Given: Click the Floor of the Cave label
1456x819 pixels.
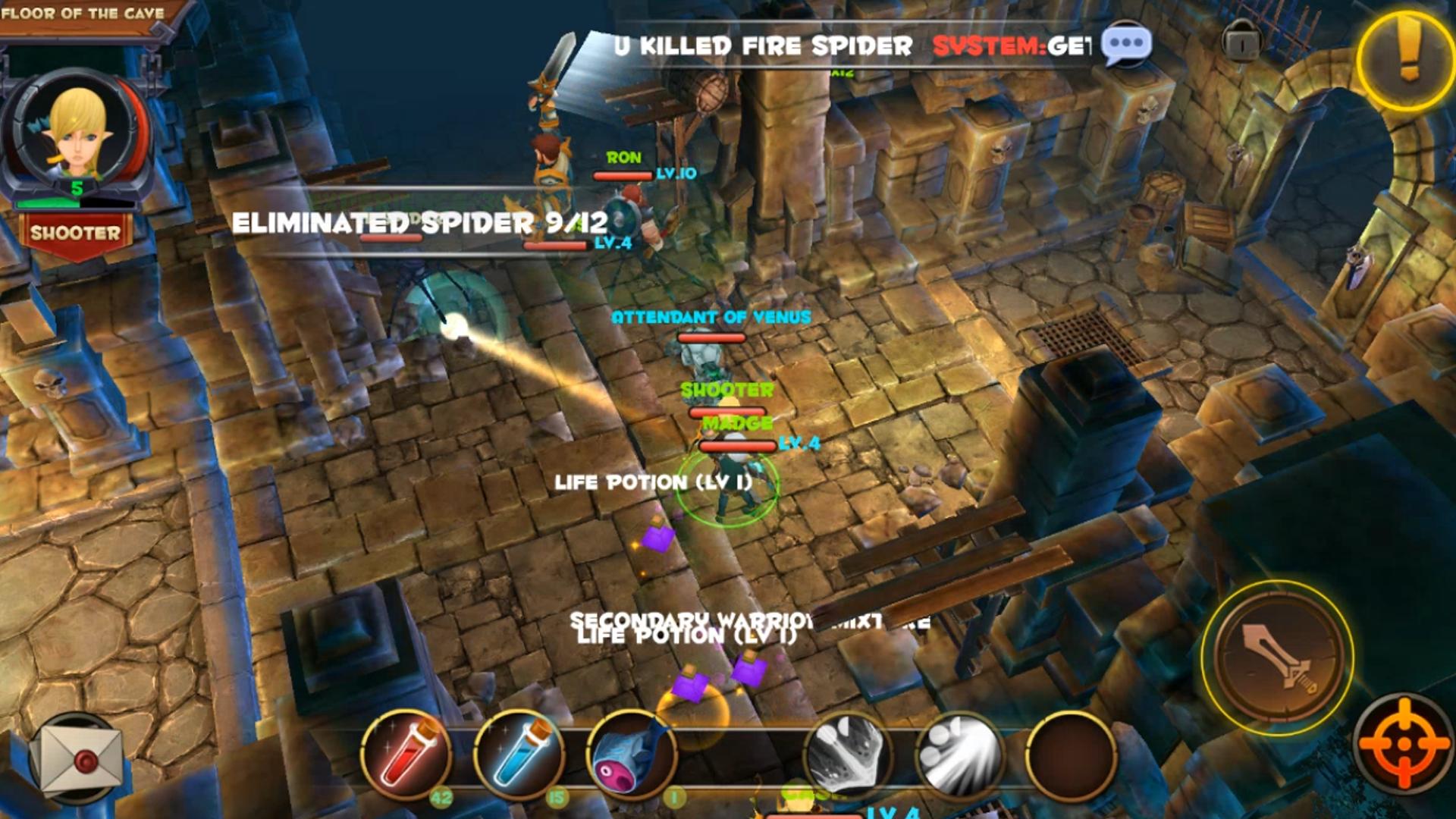Looking at the screenshot, I should pyautogui.click(x=82, y=14).
